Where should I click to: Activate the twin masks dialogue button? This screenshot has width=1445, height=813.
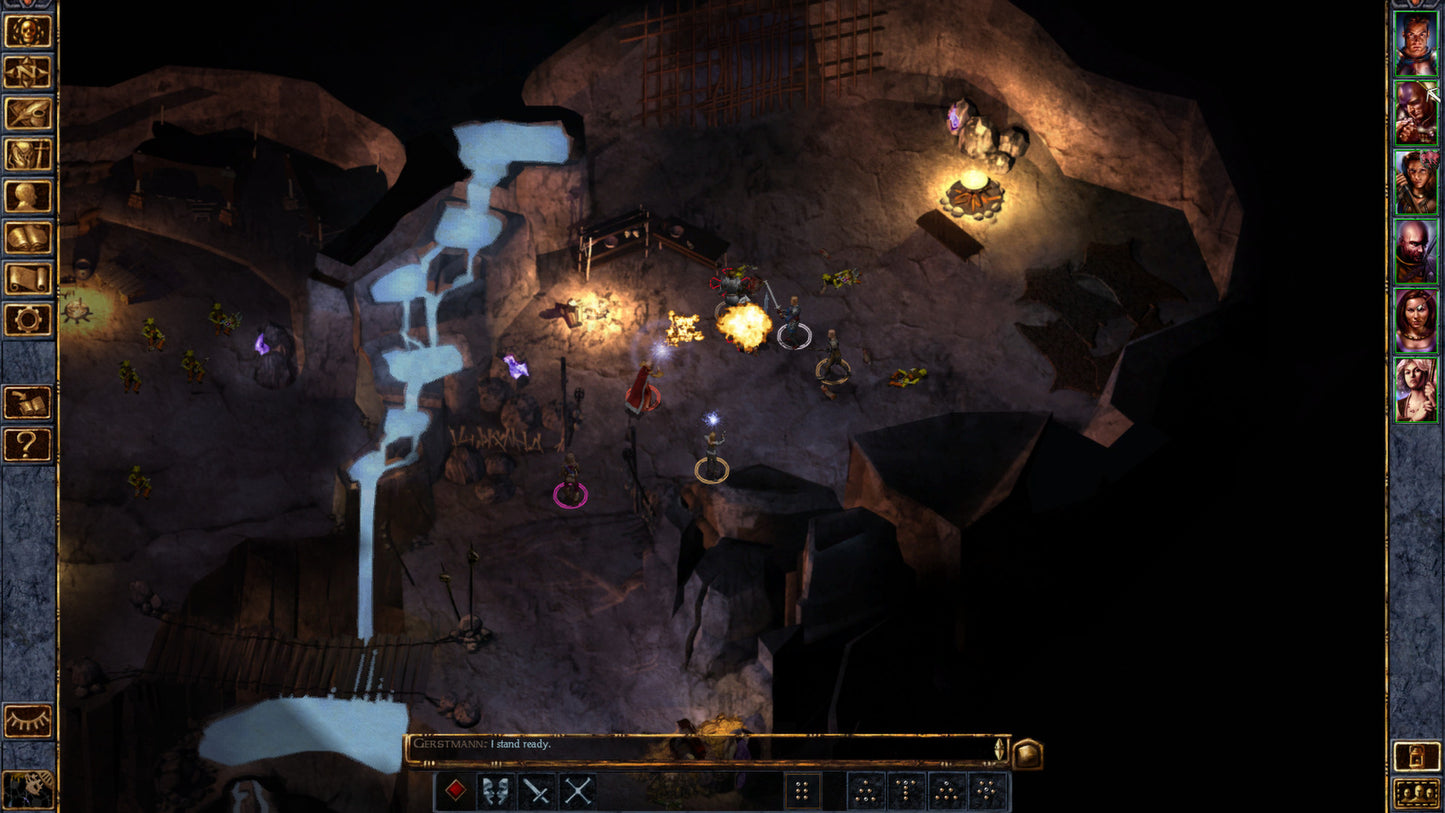[497, 791]
